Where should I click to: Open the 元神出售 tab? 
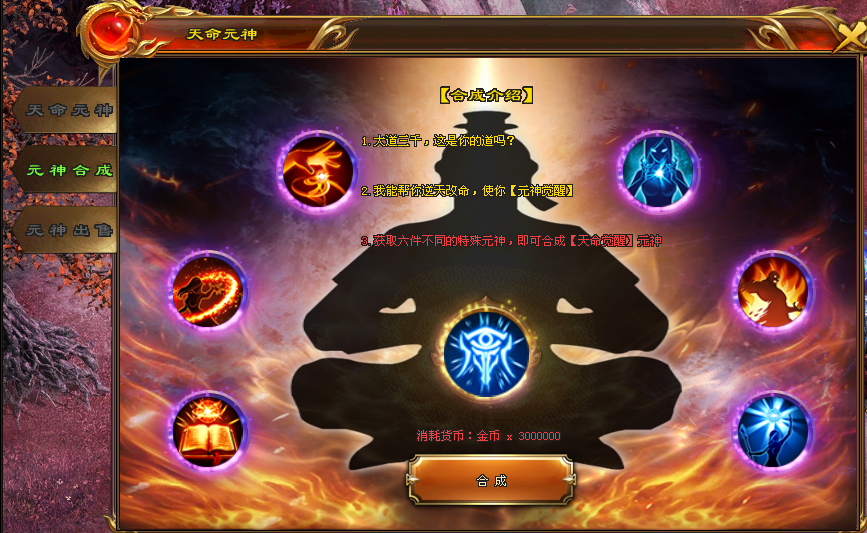point(68,230)
